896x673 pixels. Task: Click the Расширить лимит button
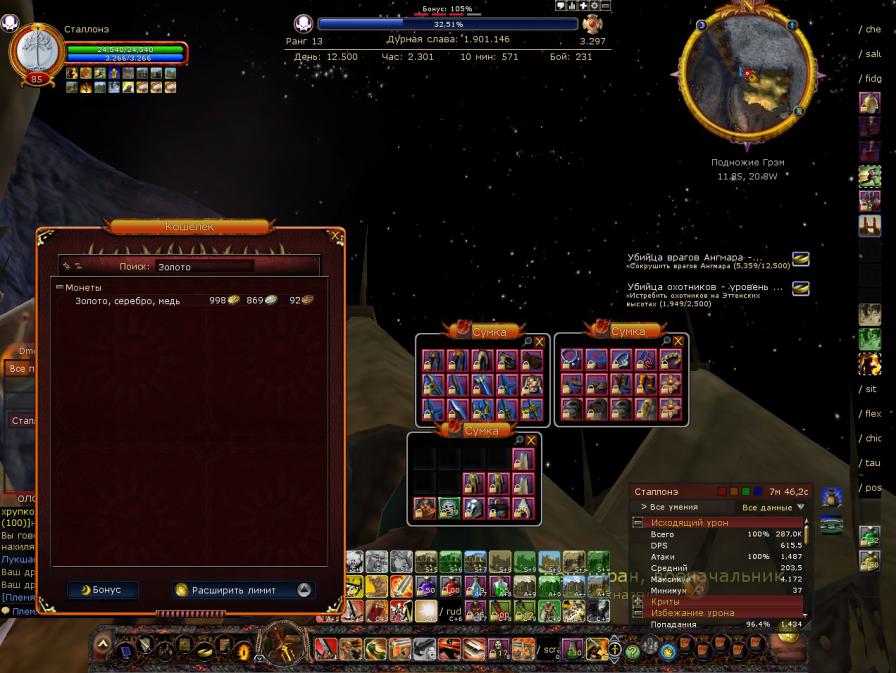[242, 590]
